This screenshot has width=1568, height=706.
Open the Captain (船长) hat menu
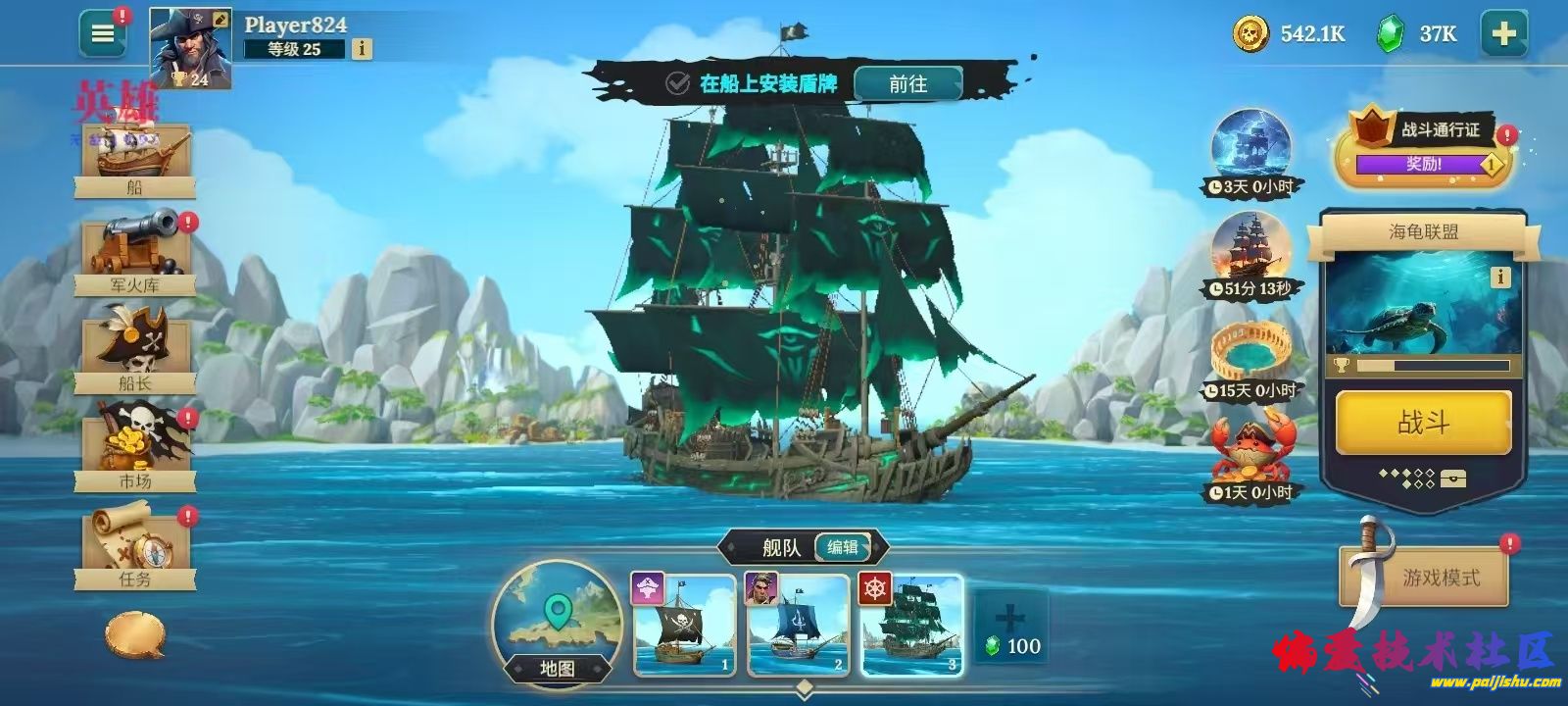coord(135,351)
